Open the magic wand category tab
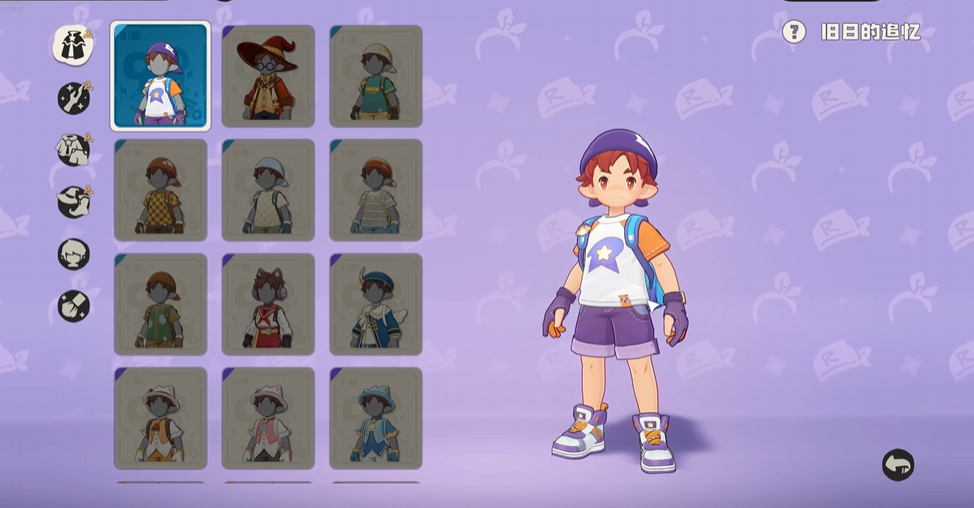Viewport: 974px width, 508px height. coord(73,97)
